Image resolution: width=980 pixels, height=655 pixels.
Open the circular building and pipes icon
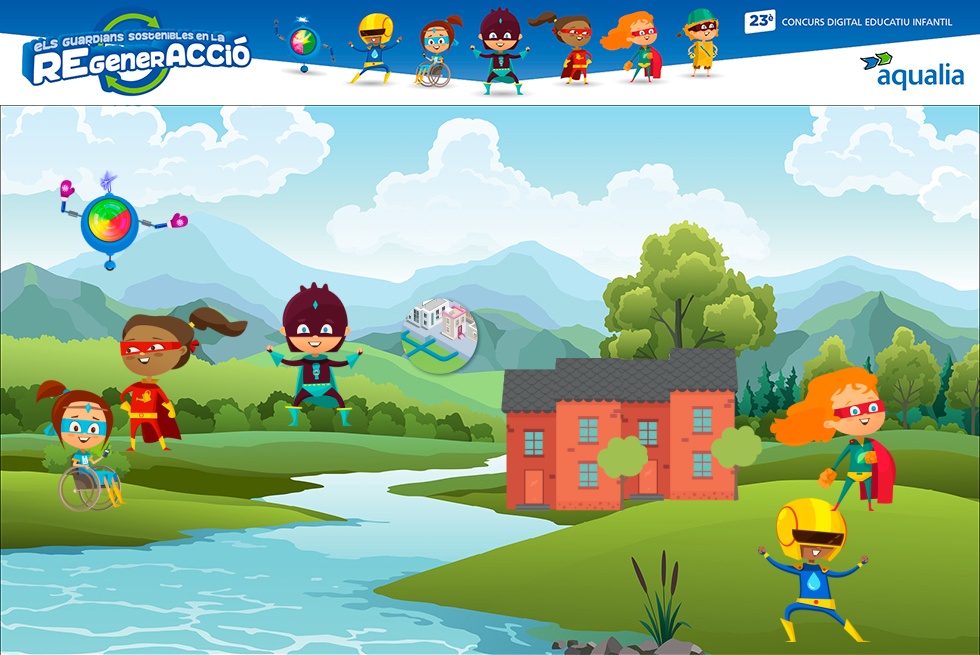coord(435,335)
